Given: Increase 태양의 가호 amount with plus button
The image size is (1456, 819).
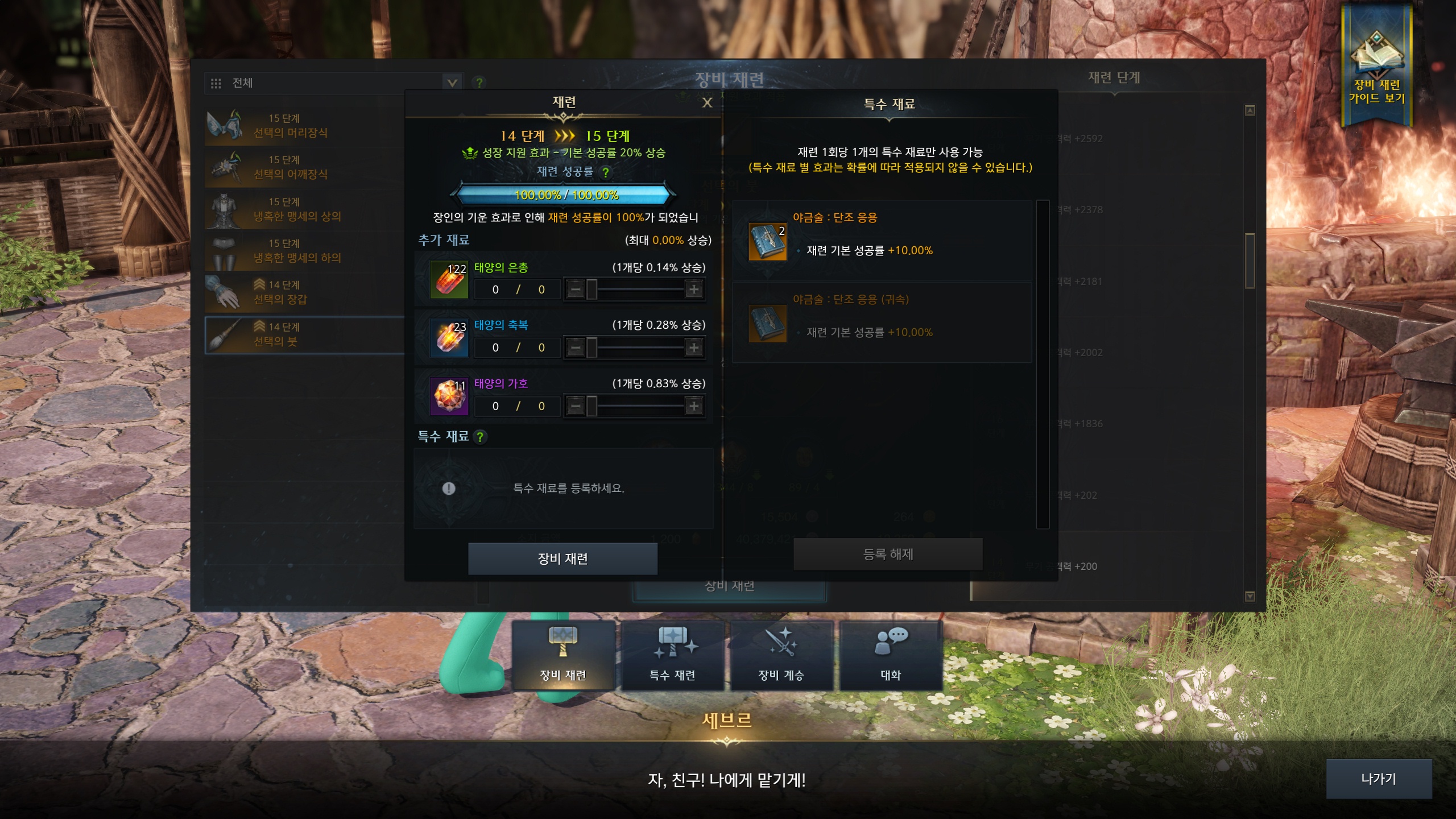Looking at the screenshot, I should click(693, 406).
